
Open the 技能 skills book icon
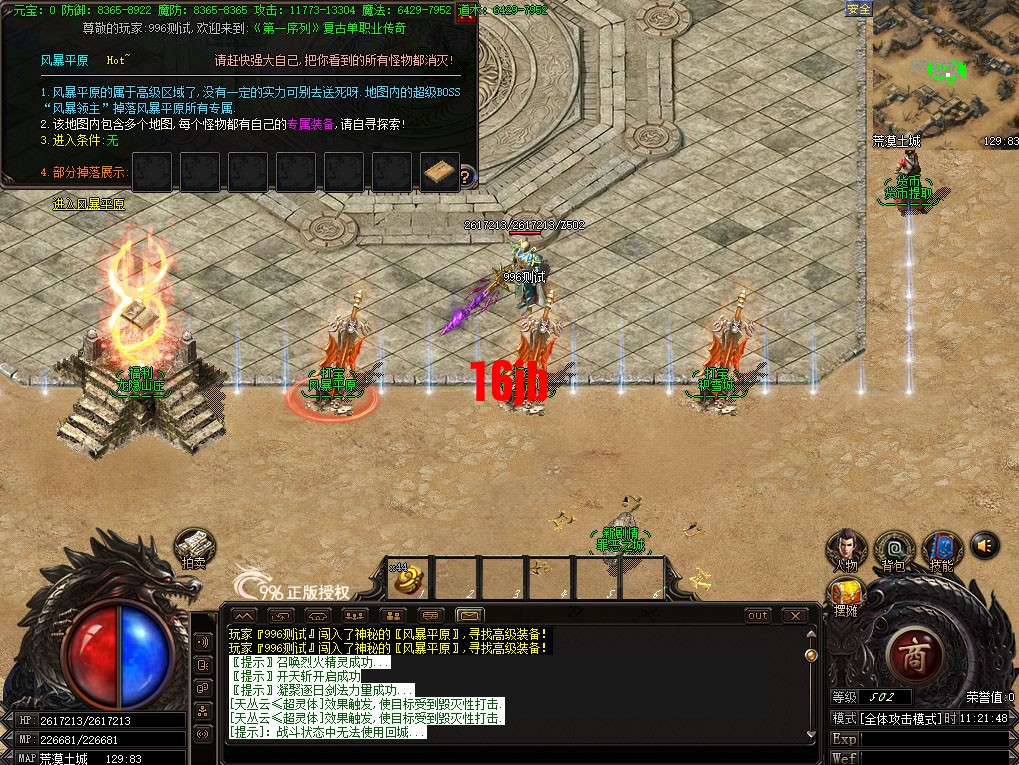(941, 549)
